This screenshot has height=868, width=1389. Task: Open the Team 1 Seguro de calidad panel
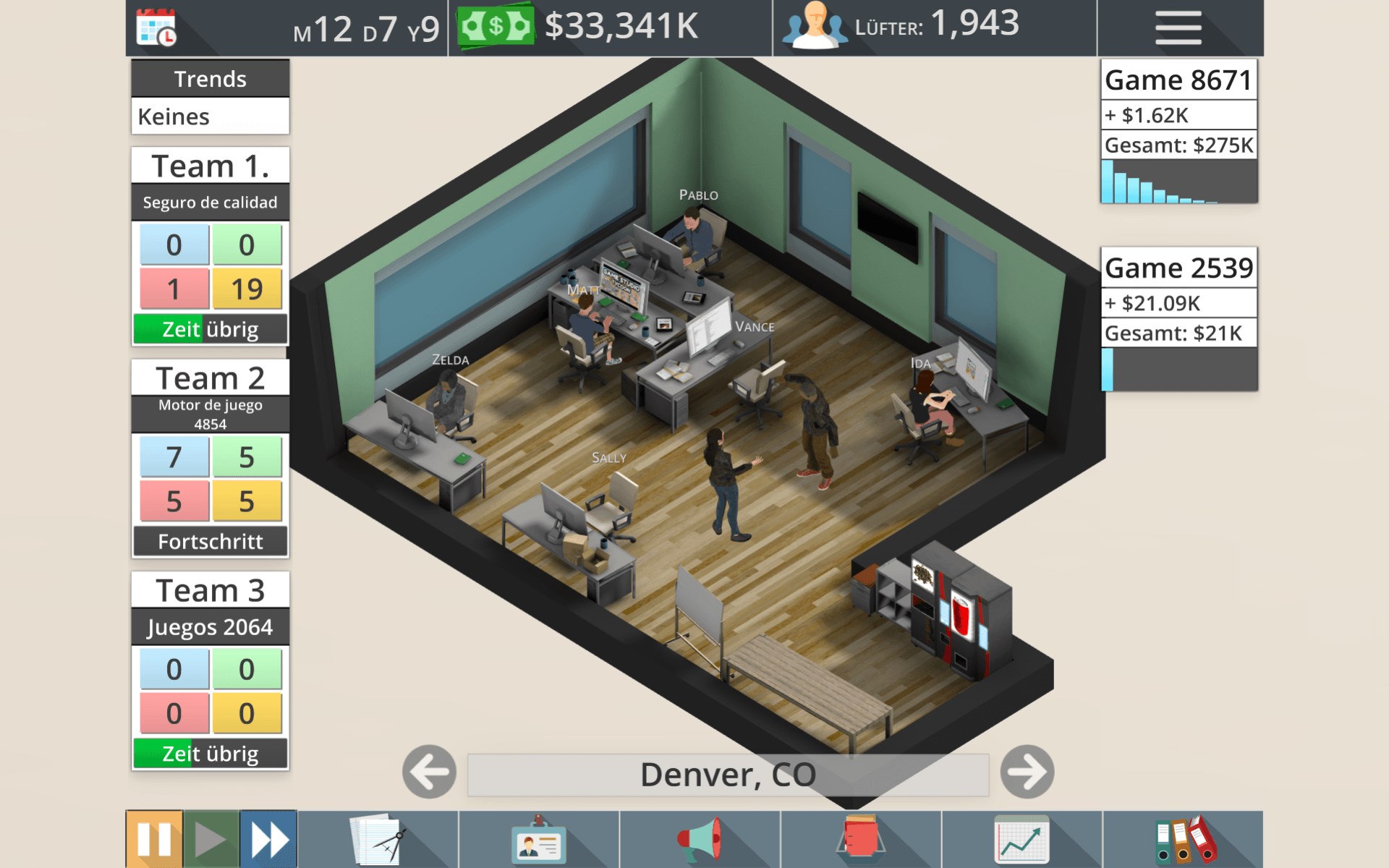tap(210, 203)
